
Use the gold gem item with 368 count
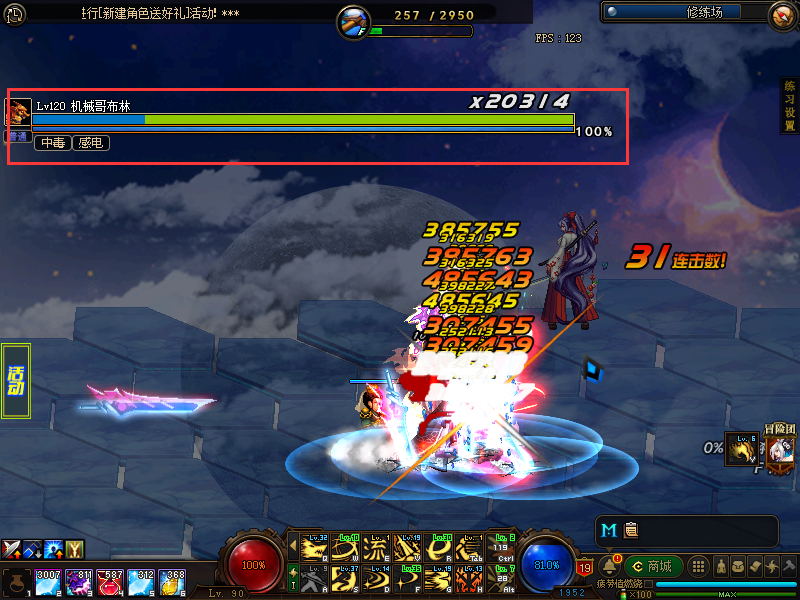coord(172,582)
